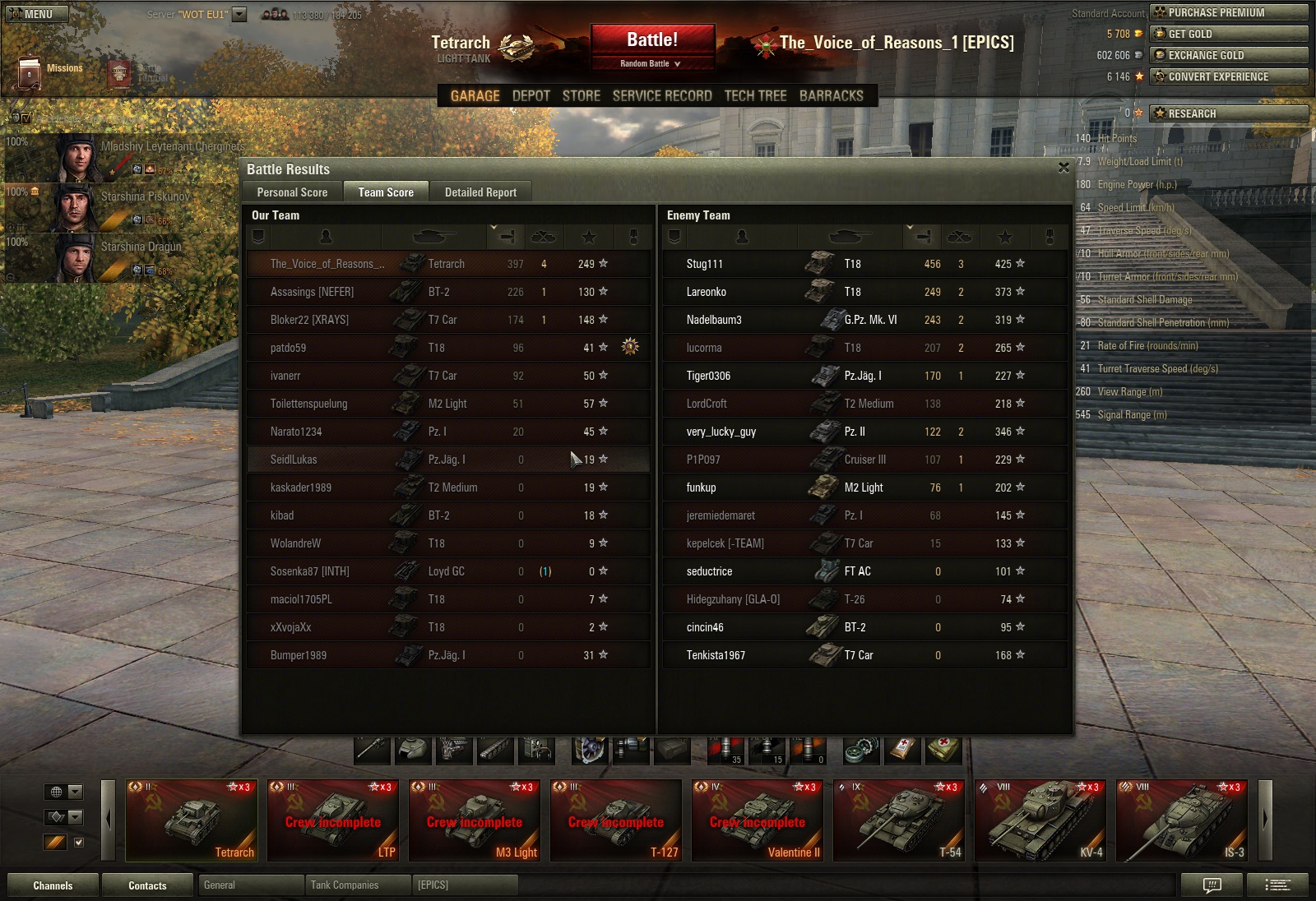Image resolution: width=1316 pixels, height=901 pixels.
Task: Open Research for the Tetrarch
Action: point(1228,113)
